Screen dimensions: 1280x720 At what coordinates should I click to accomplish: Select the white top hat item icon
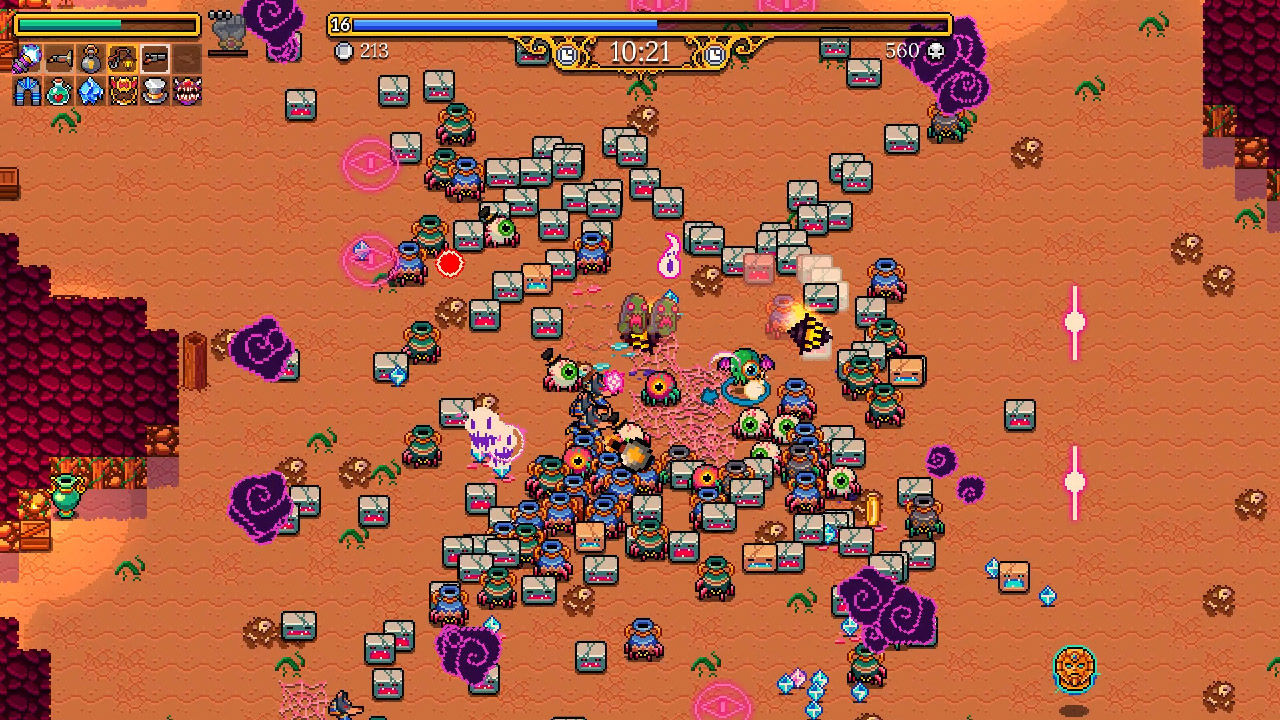155,91
